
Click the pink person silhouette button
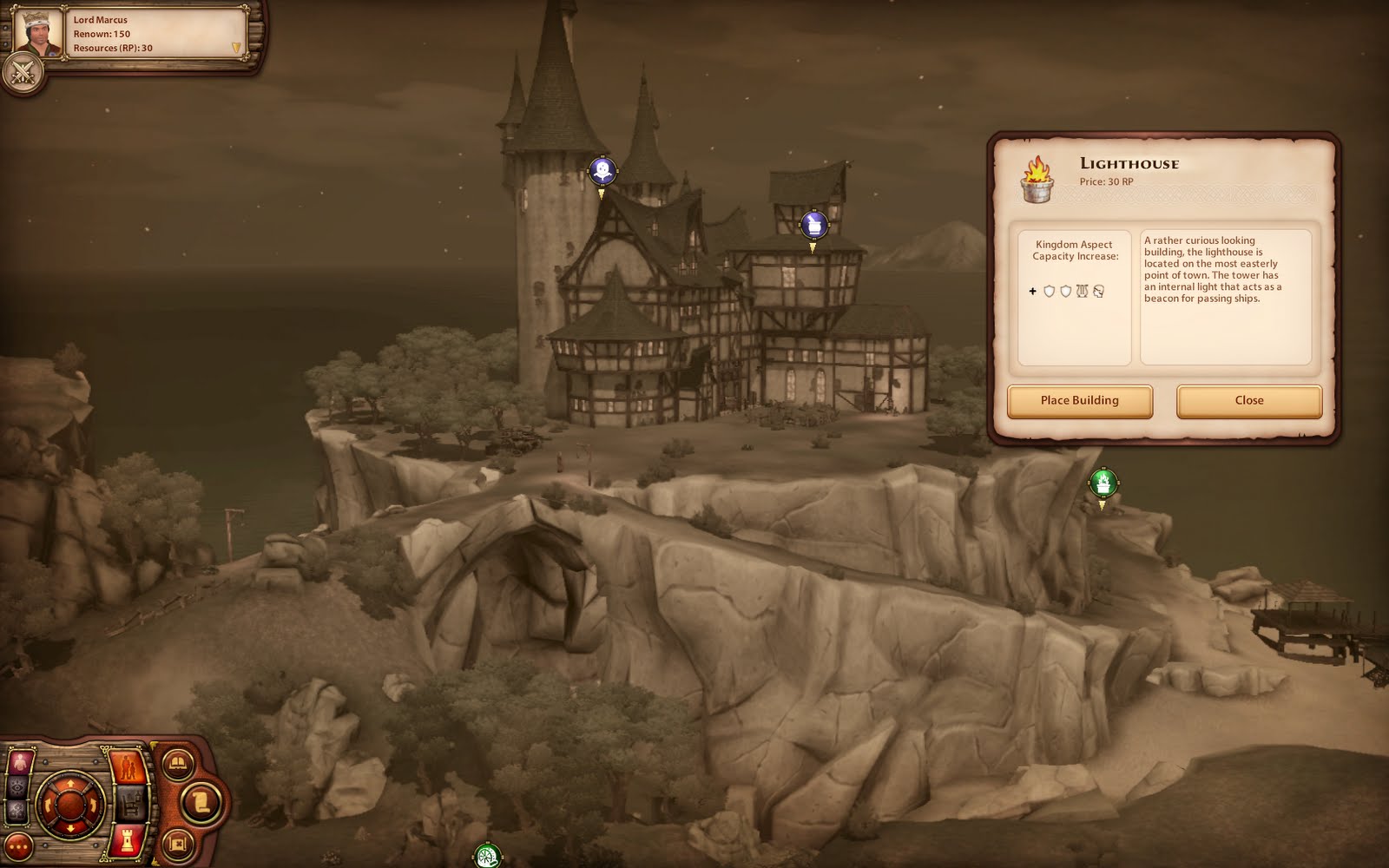pyautogui.click(x=18, y=763)
